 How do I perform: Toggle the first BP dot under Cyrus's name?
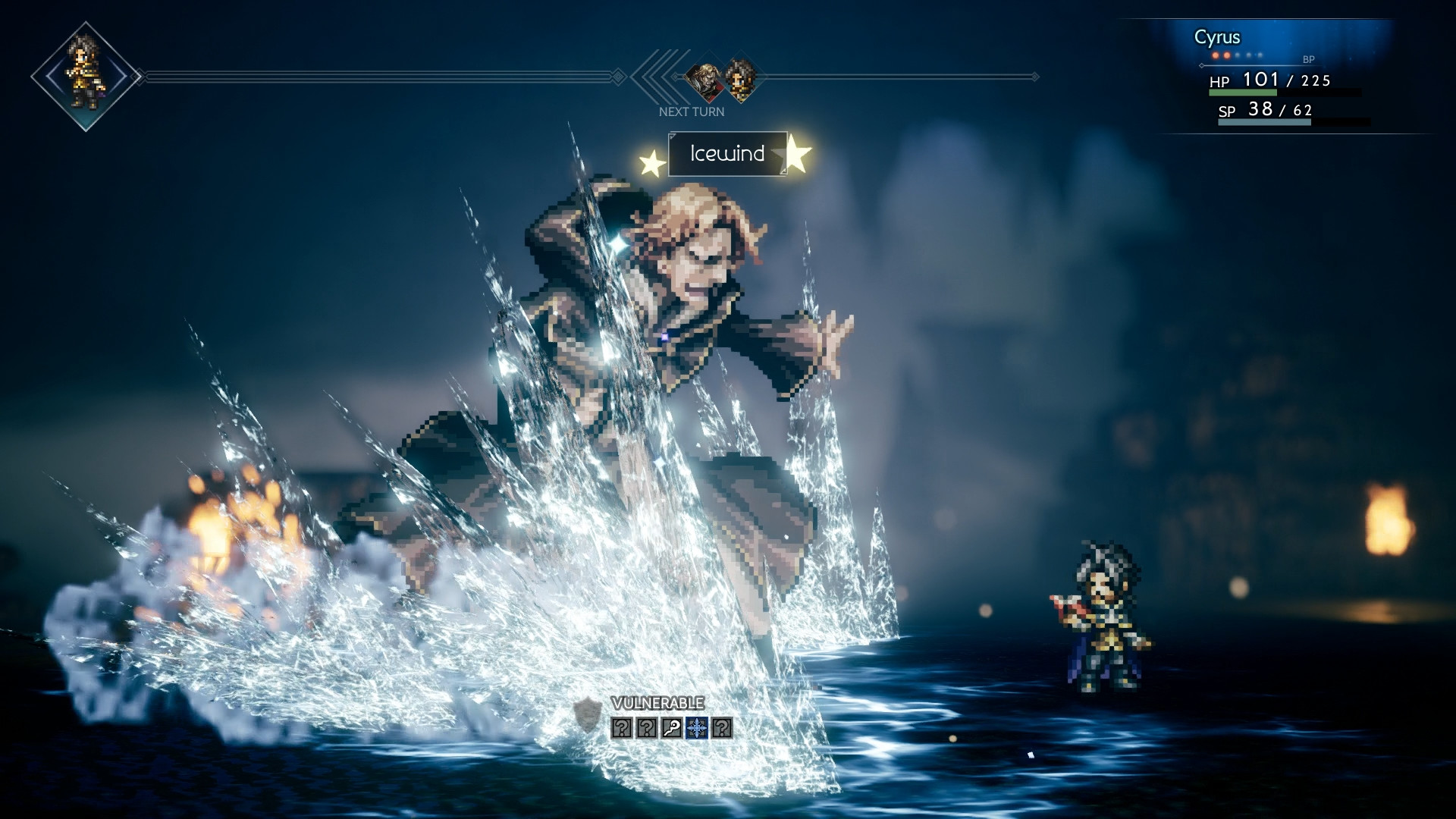pyautogui.click(x=1216, y=55)
